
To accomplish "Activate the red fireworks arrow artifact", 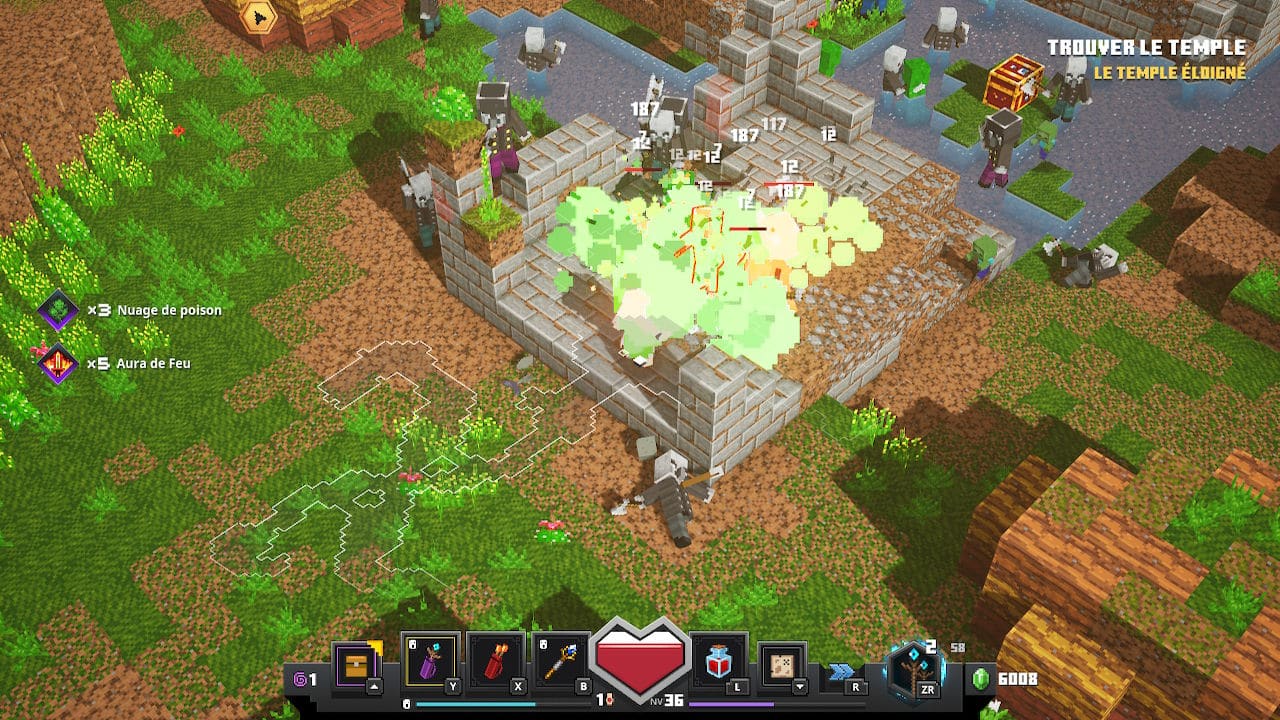I will tap(496, 661).
